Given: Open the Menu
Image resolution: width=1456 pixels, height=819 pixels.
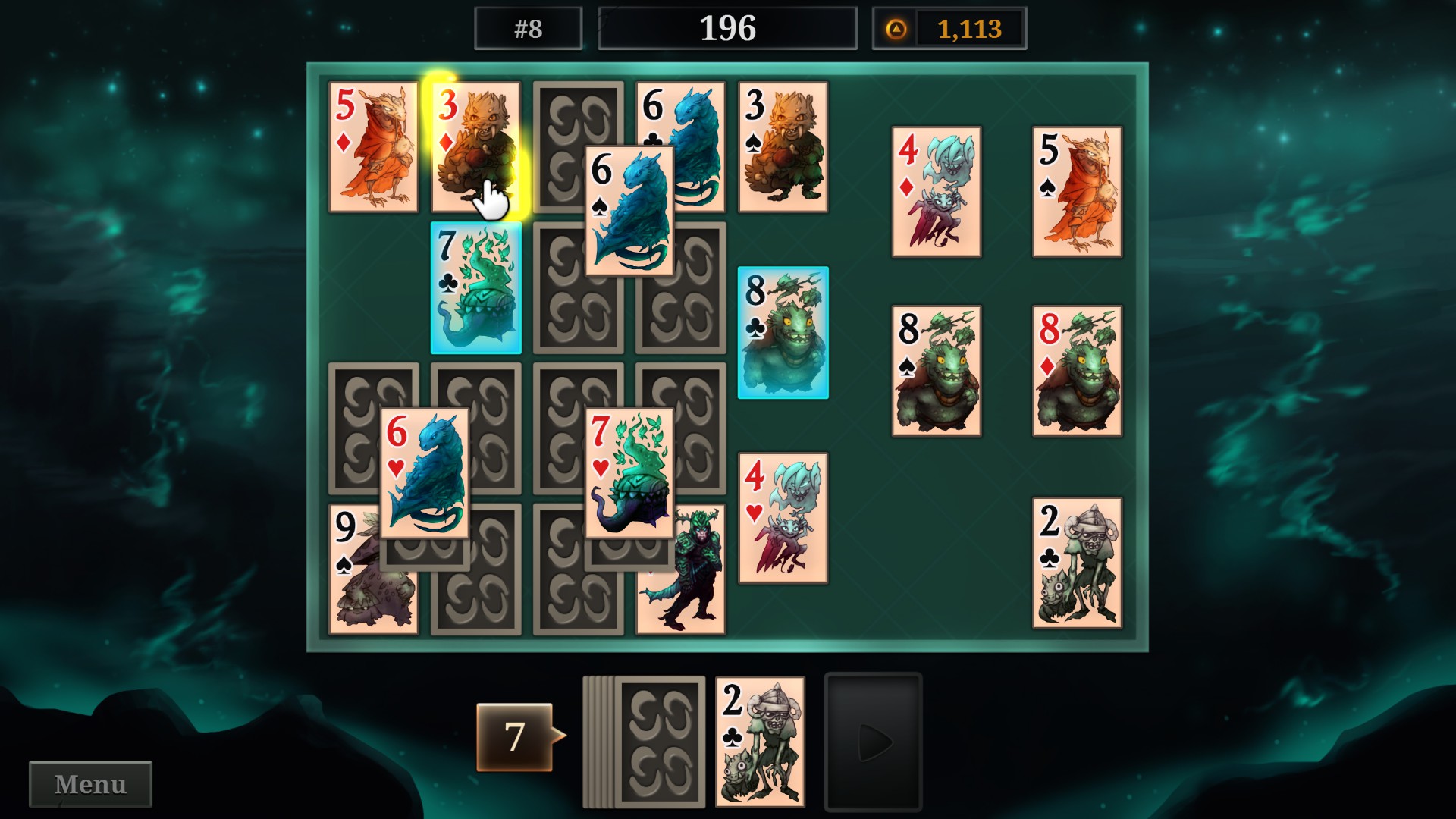Looking at the screenshot, I should pos(89,783).
